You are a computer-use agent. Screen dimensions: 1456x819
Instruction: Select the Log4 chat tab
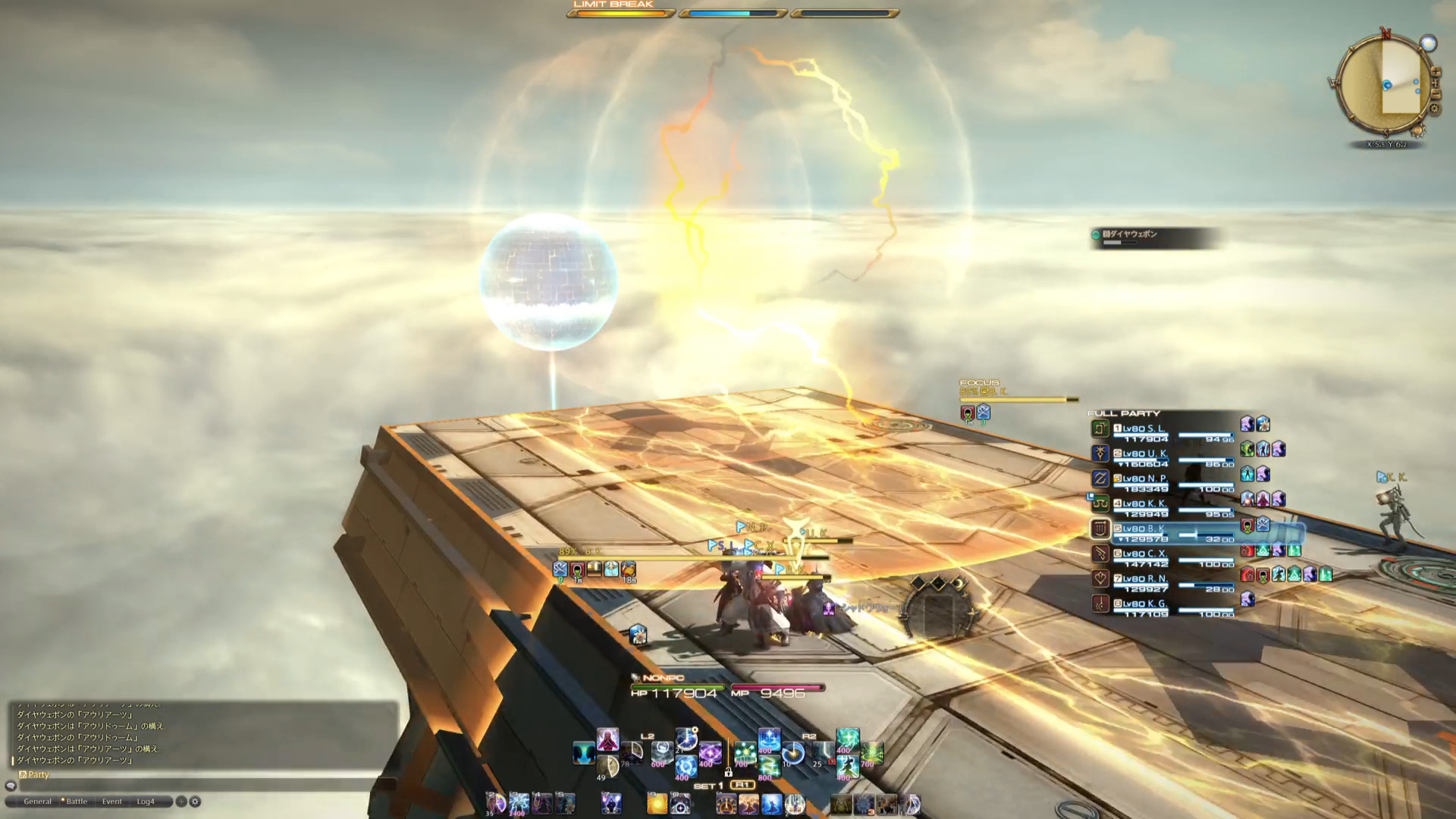click(146, 802)
